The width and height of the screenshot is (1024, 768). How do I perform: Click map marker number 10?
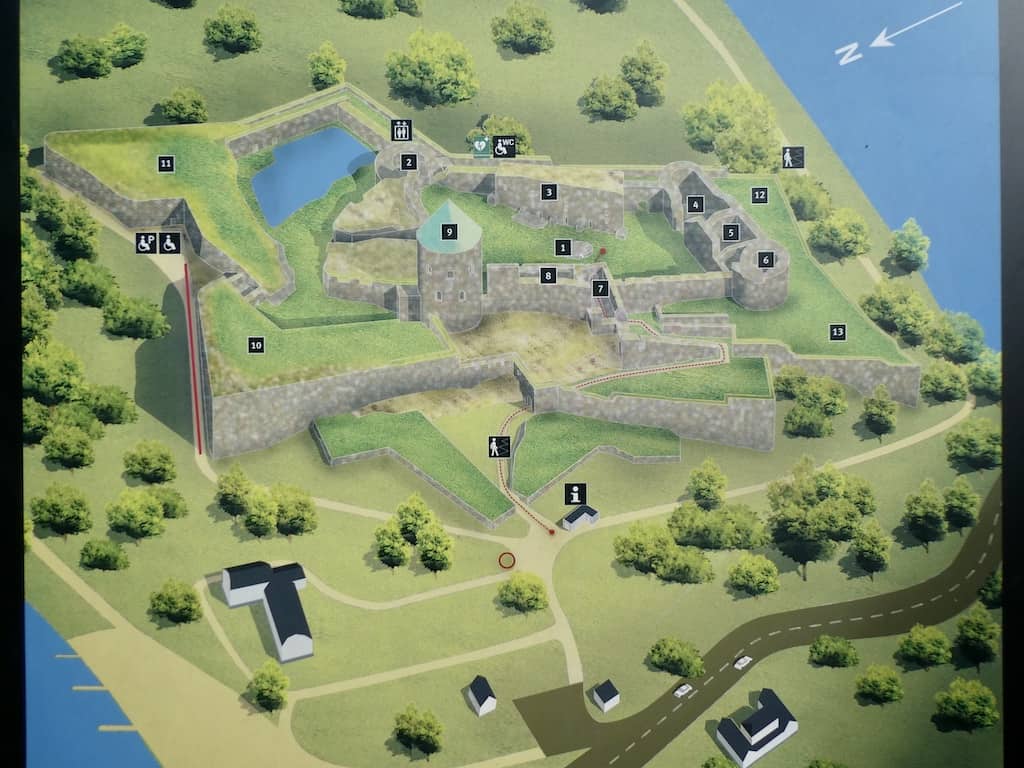pyautogui.click(x=256, y=345)
